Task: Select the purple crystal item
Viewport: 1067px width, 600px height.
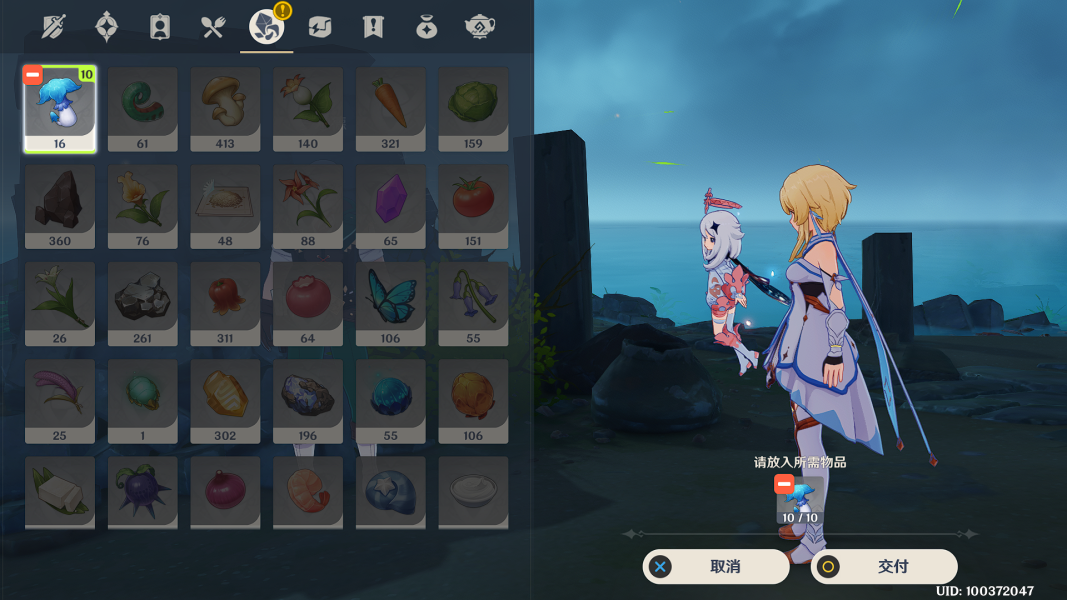Action: point(390,207)
